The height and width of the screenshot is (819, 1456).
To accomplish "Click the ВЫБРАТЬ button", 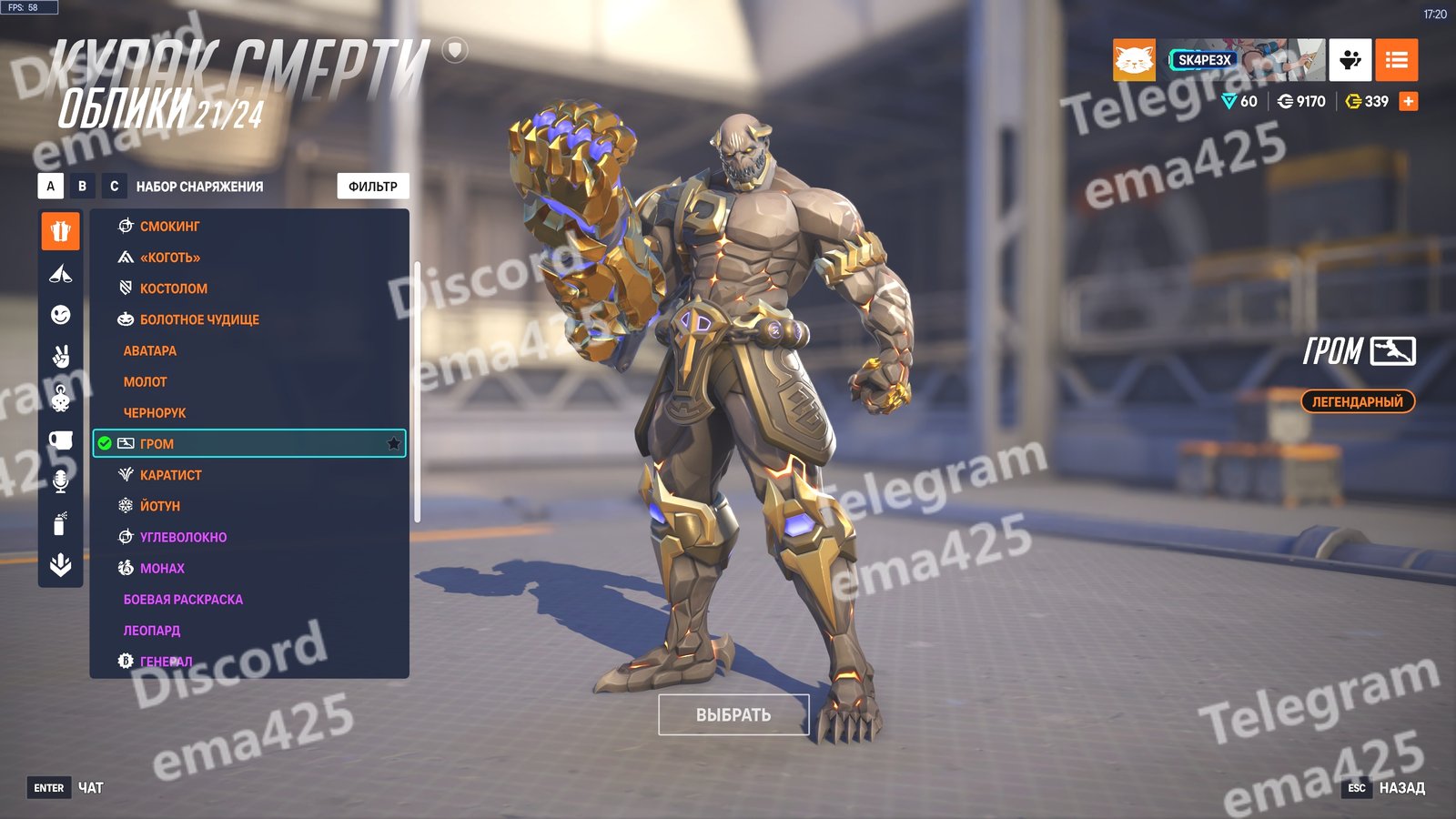I will click(x=733, y=715).
